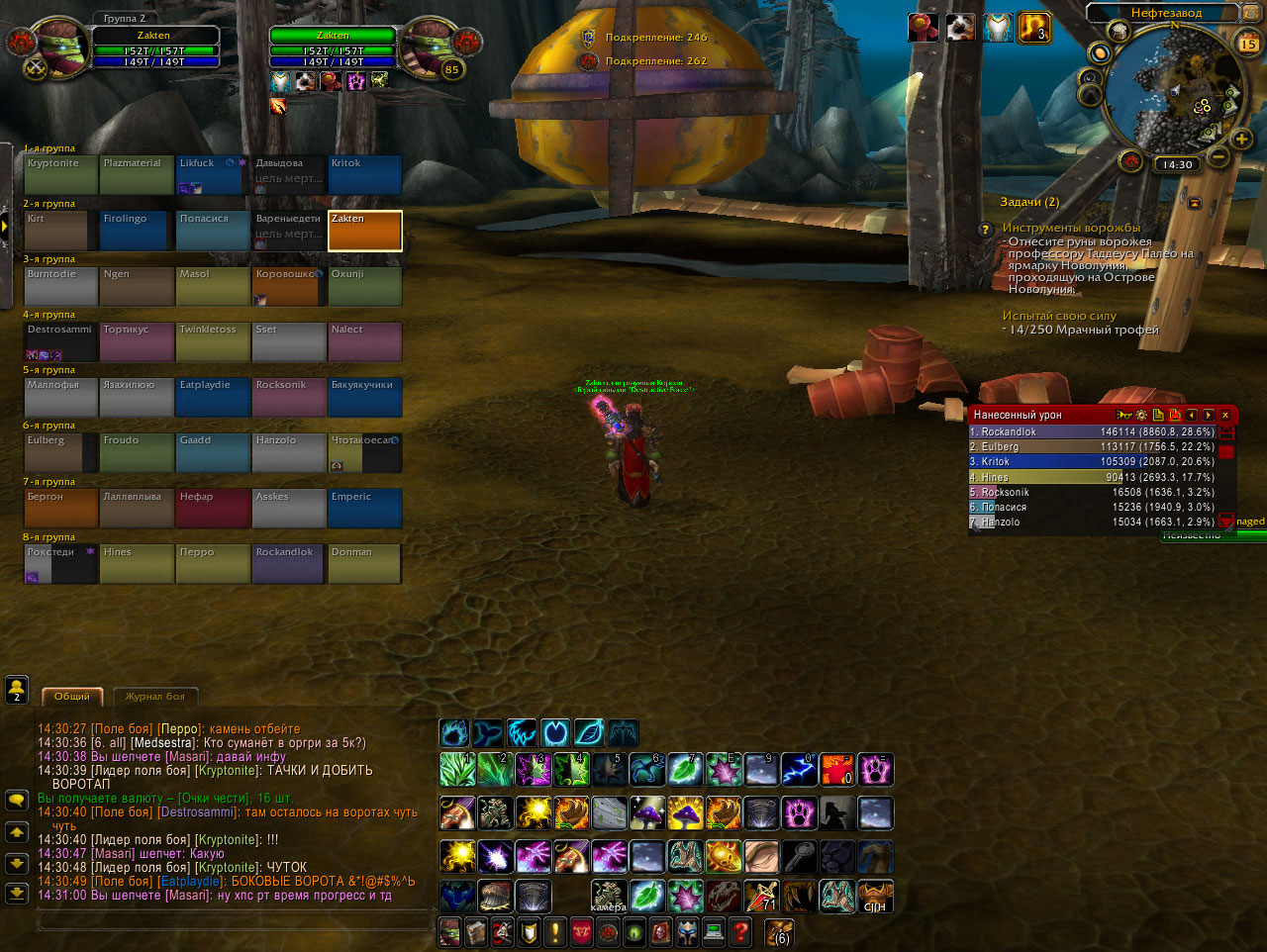1267x952 pixels.
Task: Open the backpack showing (6) free slots
Action: 780,931
